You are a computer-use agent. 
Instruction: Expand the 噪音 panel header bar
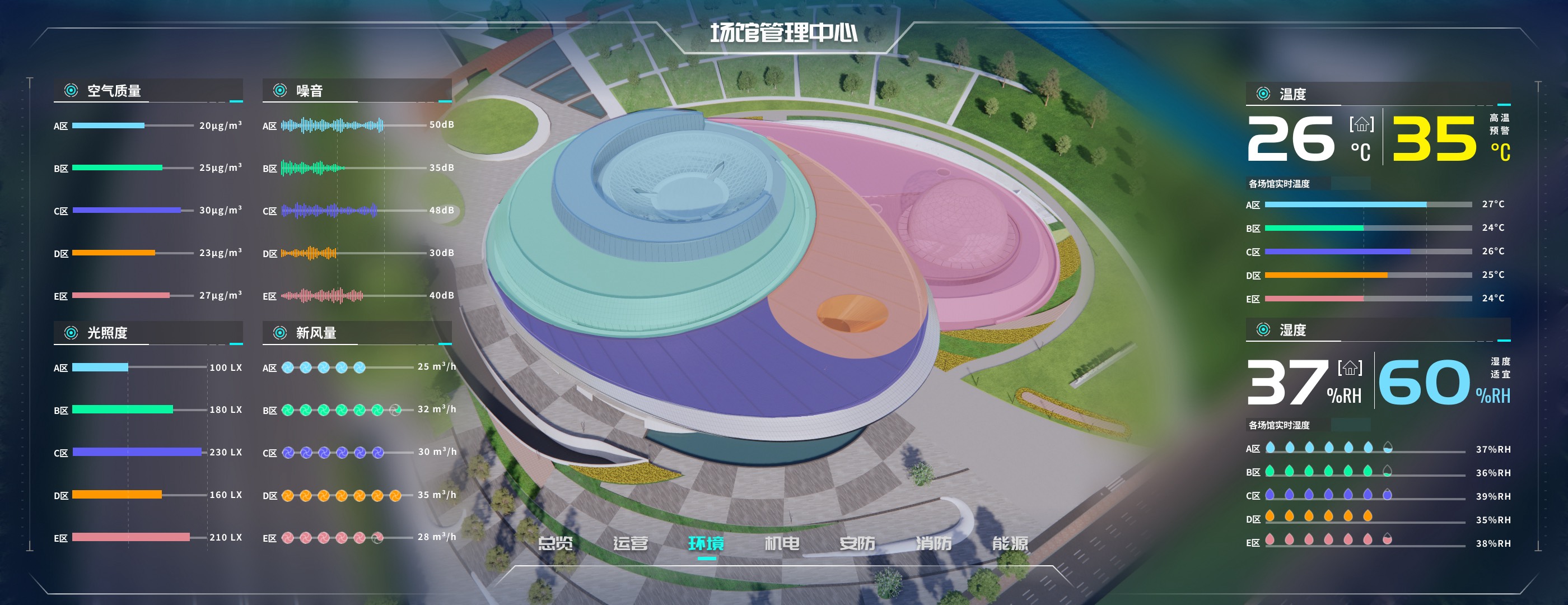pyautogui.click(x=357, y=90)
